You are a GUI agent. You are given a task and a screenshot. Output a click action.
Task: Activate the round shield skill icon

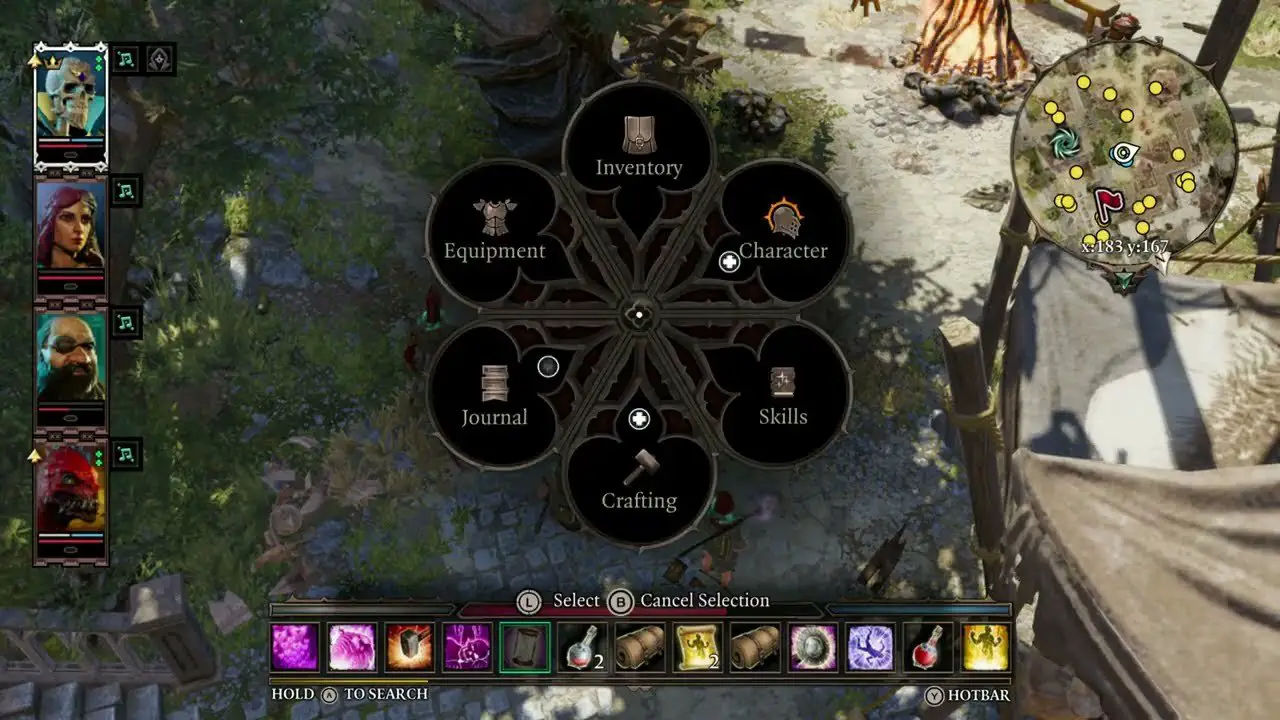pos(812,647)
